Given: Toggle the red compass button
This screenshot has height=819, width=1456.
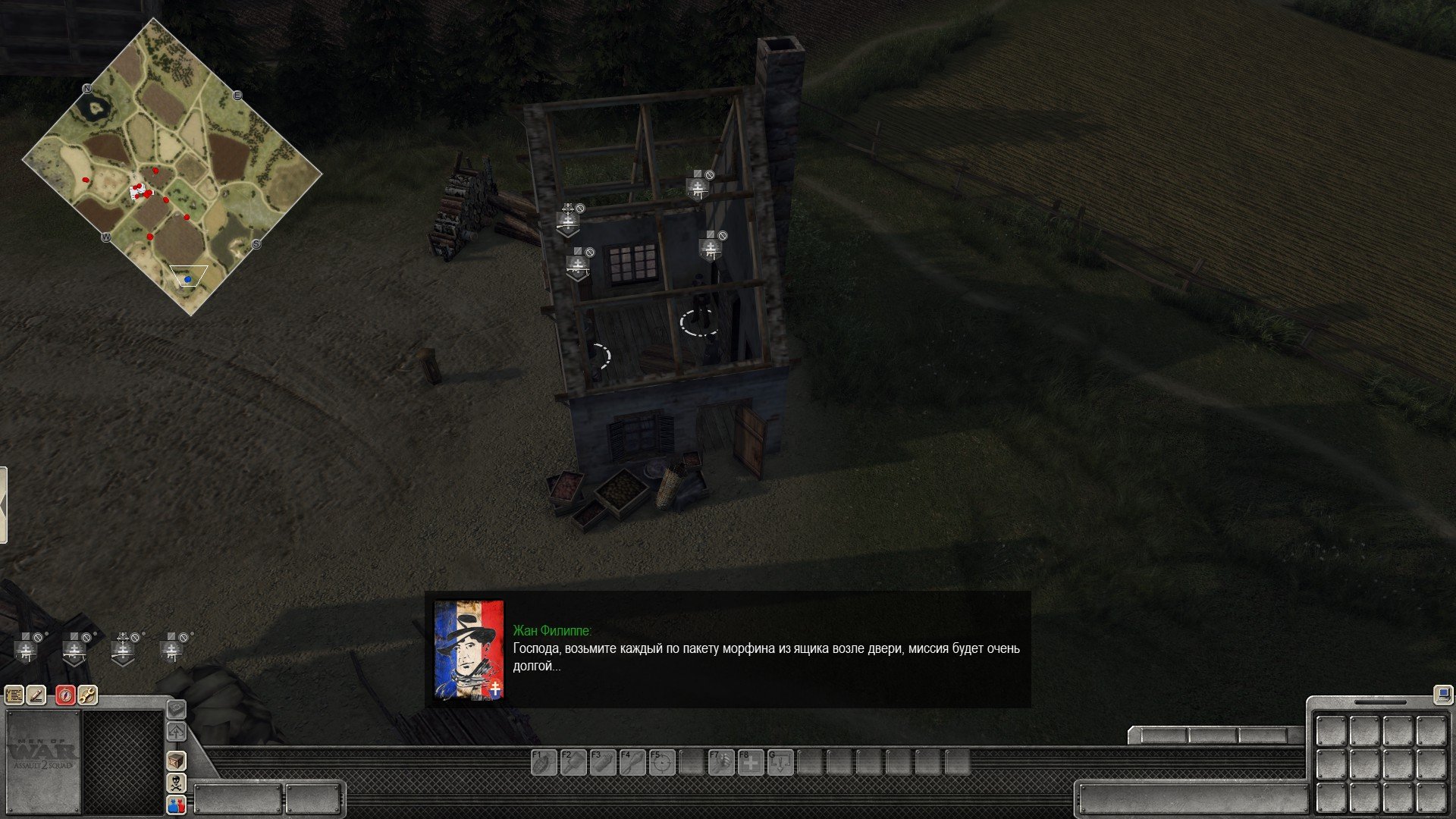Looking at the screenshot, I should (66, 695).
